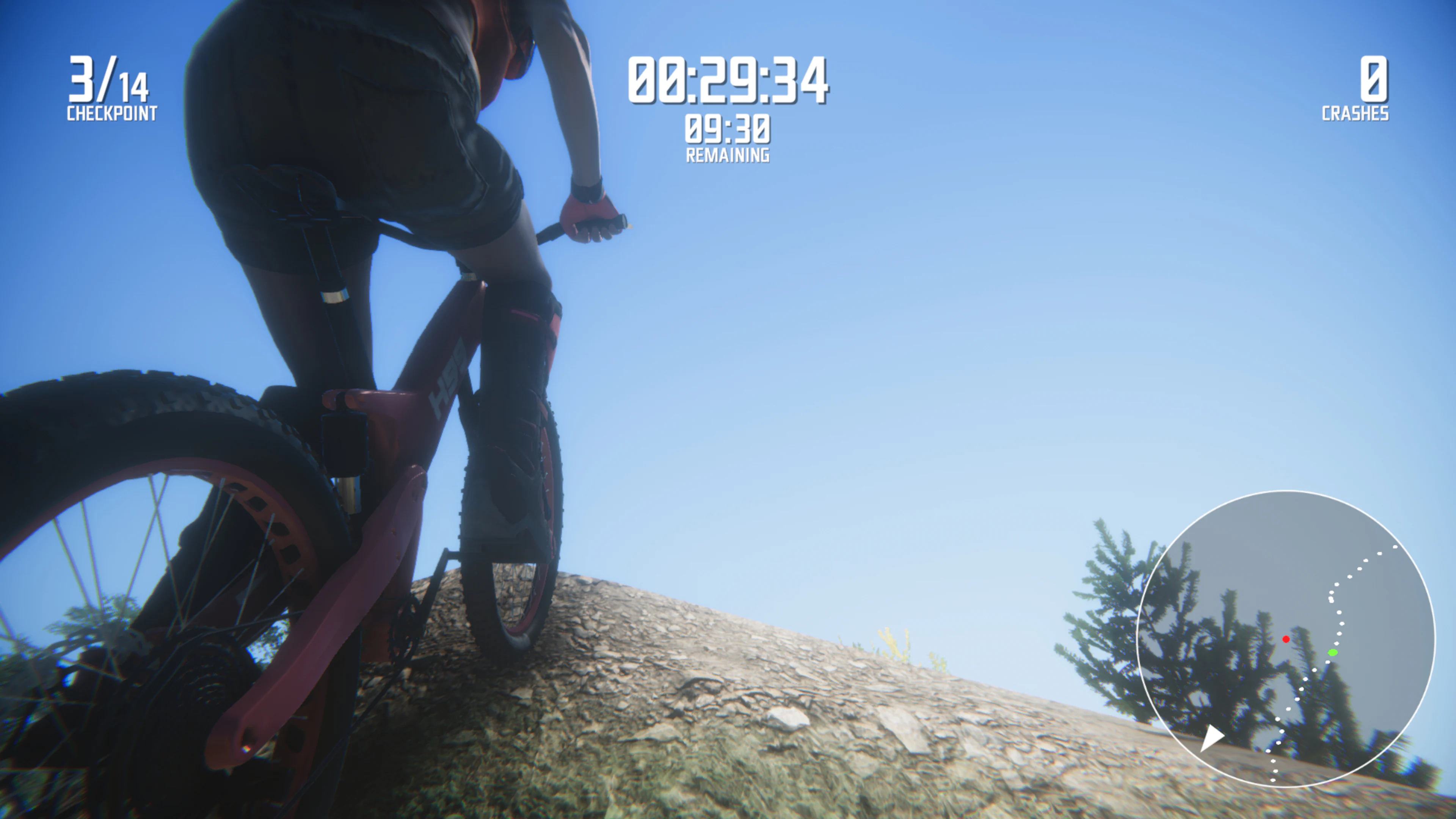Click the REMAINING time countdown
Viewport: 1456px width, 819px height.
click(x=728, y=132)
